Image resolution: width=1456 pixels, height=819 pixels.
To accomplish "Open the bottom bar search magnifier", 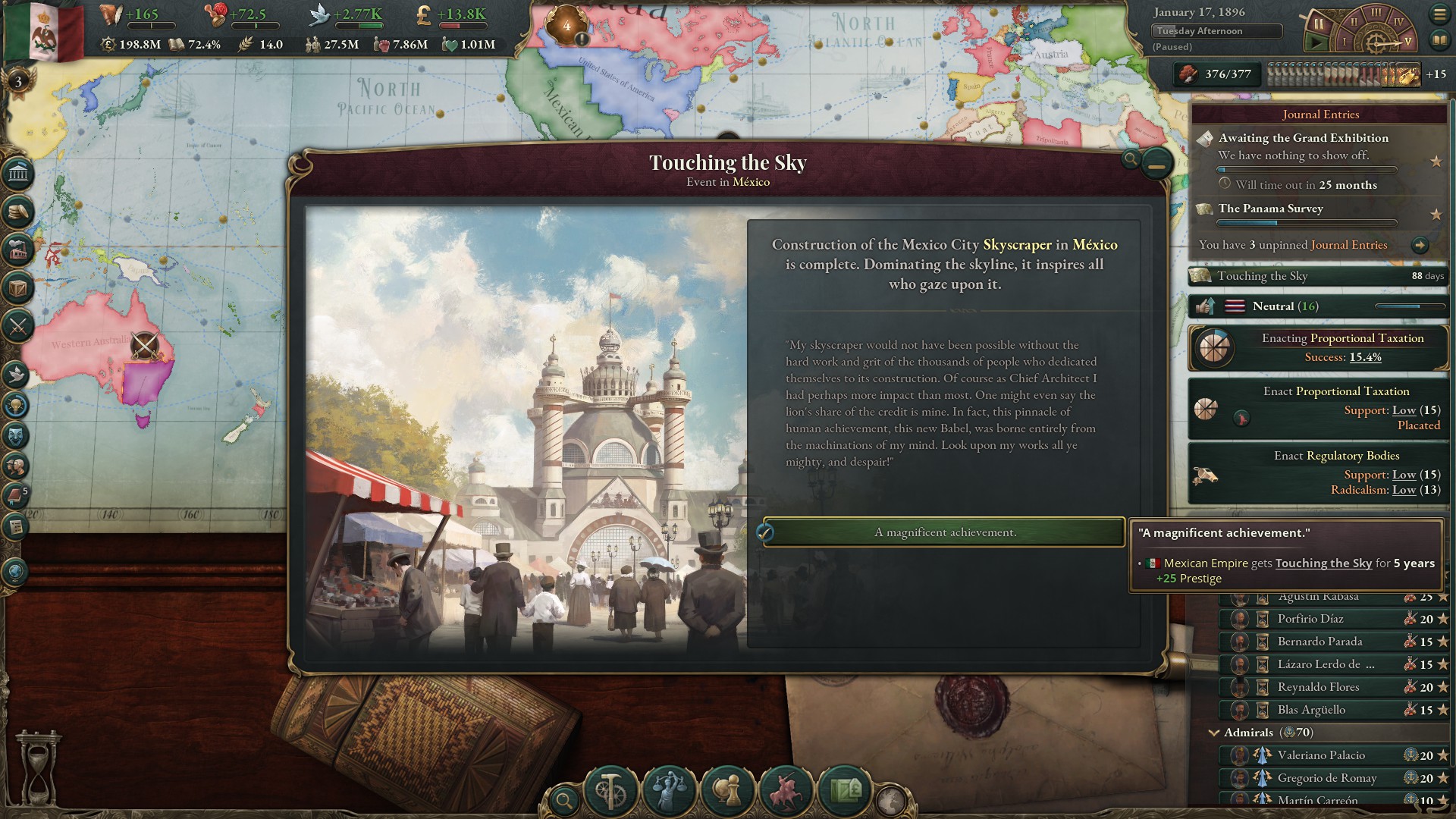I will pyautogui.click(x=564, y=799).
